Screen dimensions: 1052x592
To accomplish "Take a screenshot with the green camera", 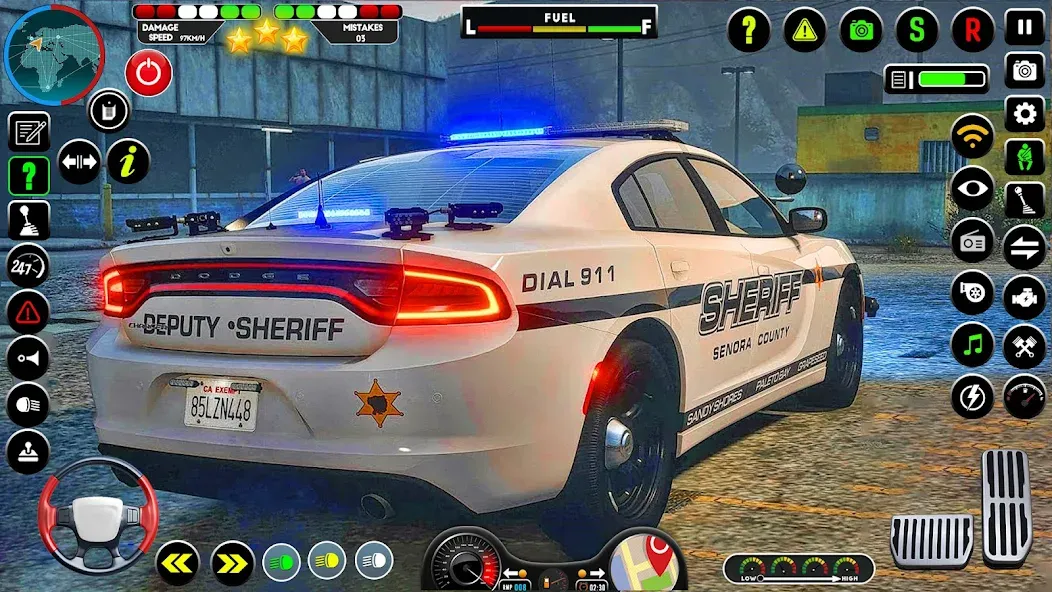I will point(861,30).
